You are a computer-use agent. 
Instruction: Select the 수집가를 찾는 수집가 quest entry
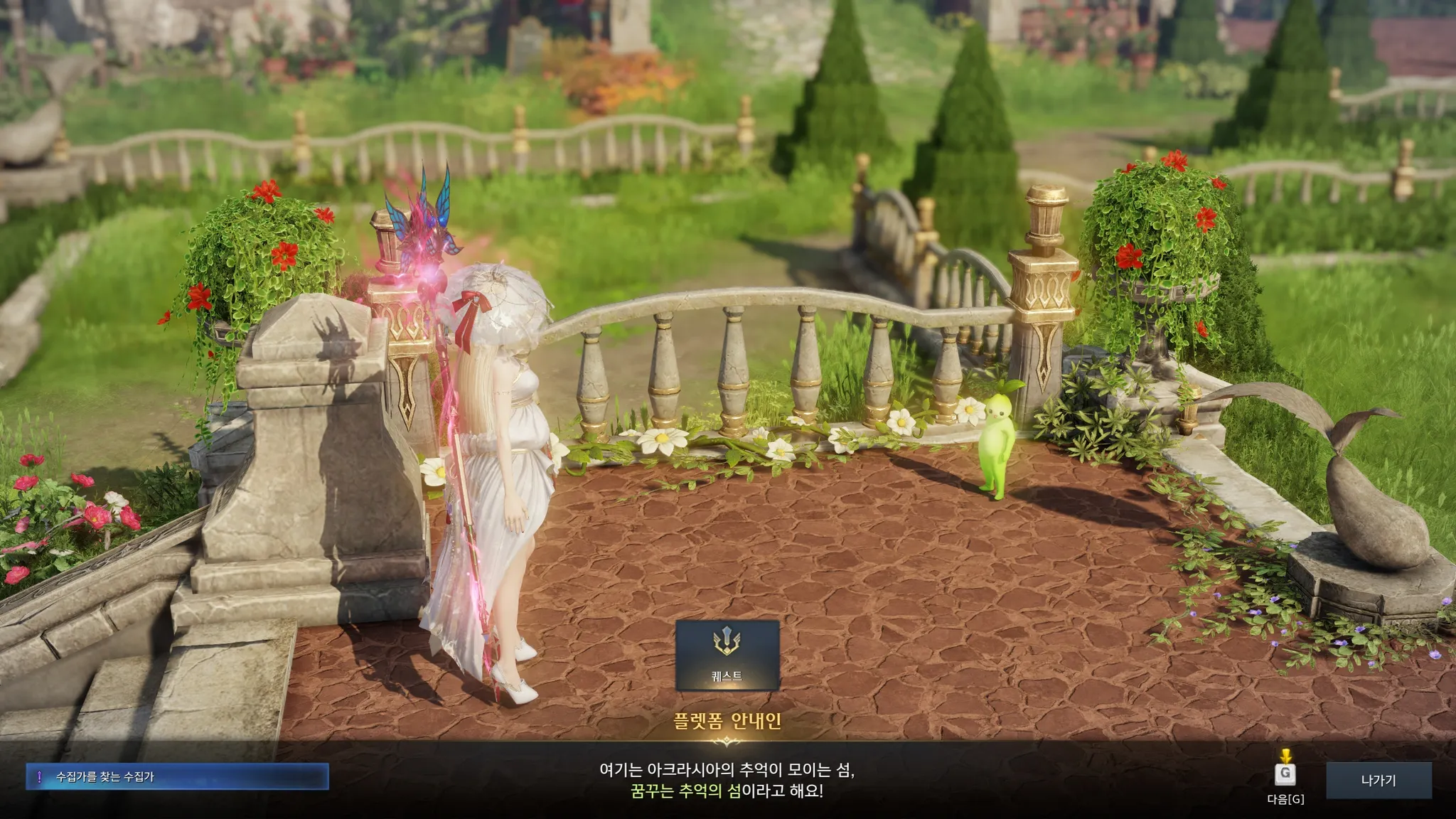point(177,777)
